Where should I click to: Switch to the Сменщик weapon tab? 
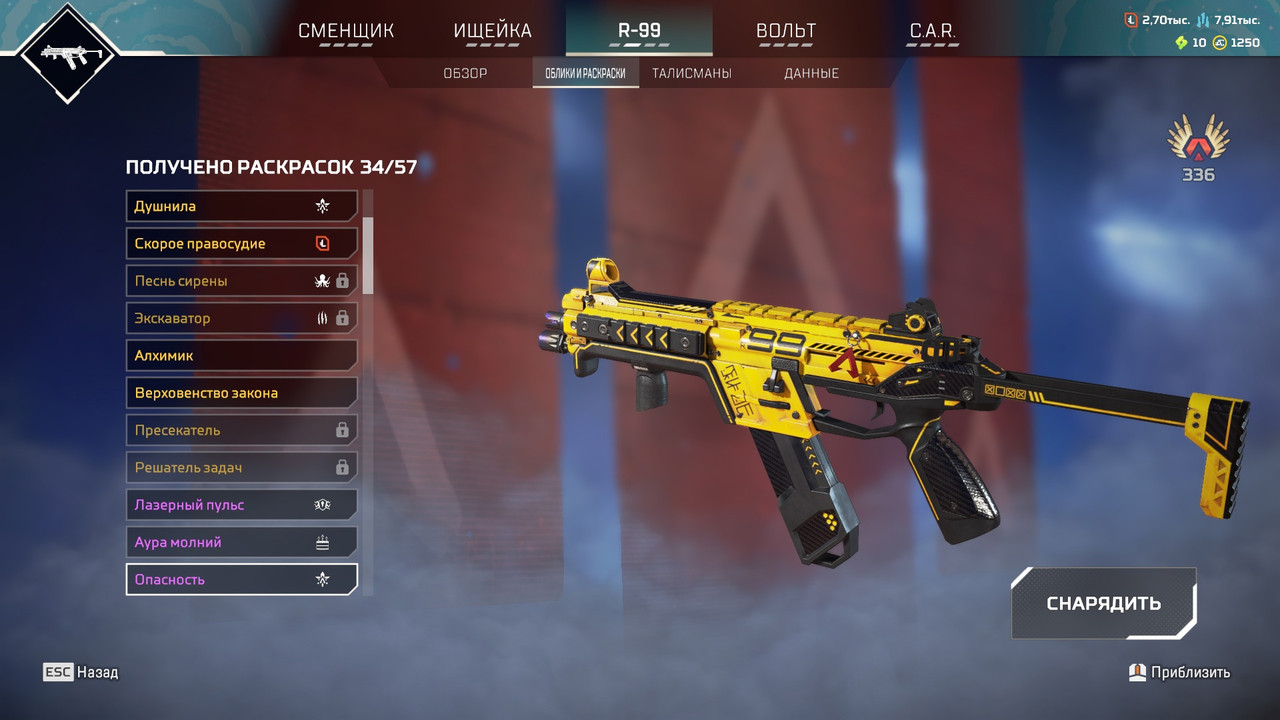tap(346, 31)
